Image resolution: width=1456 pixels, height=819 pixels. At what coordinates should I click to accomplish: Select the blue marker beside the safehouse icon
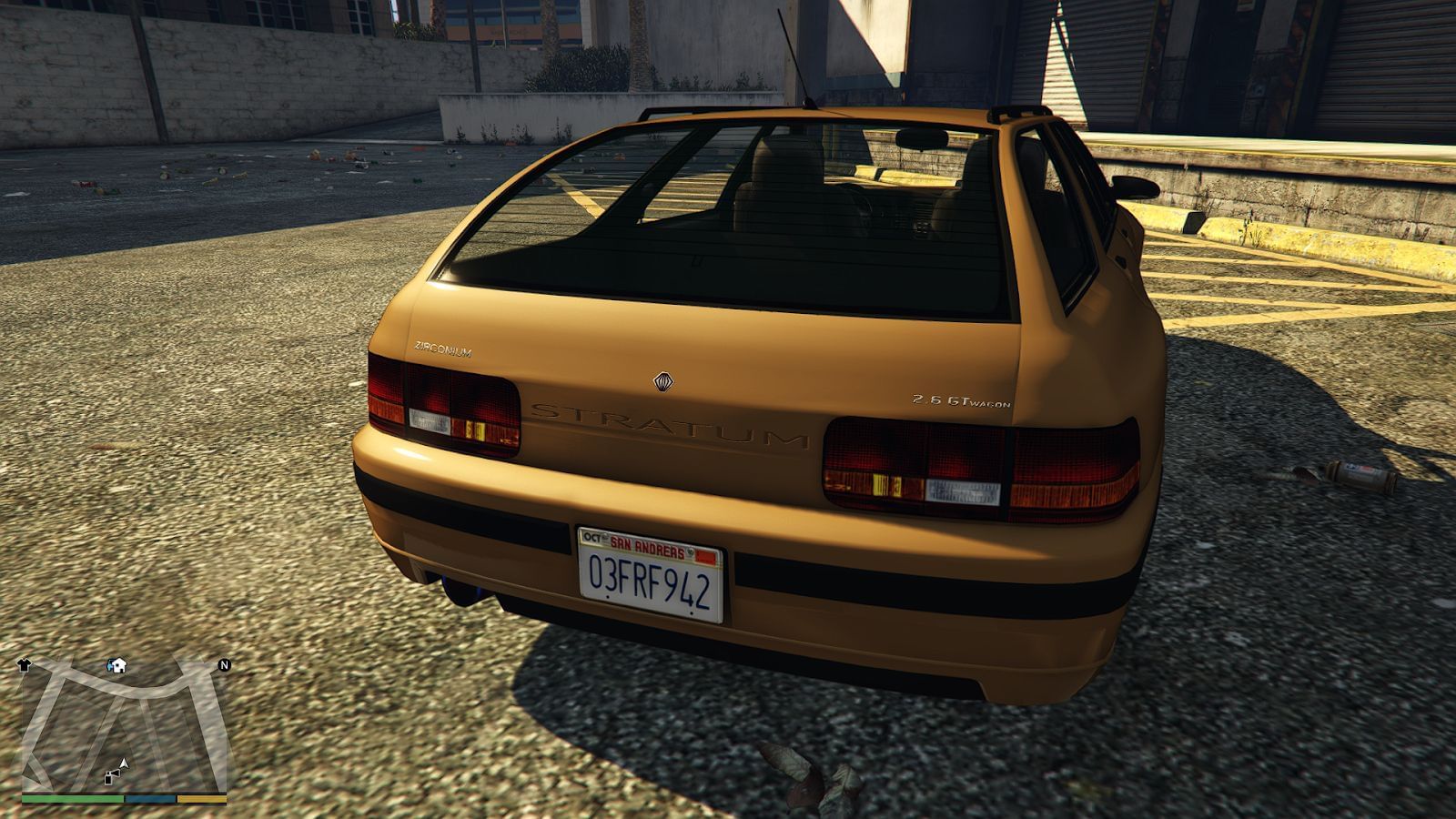click(109, 666)
